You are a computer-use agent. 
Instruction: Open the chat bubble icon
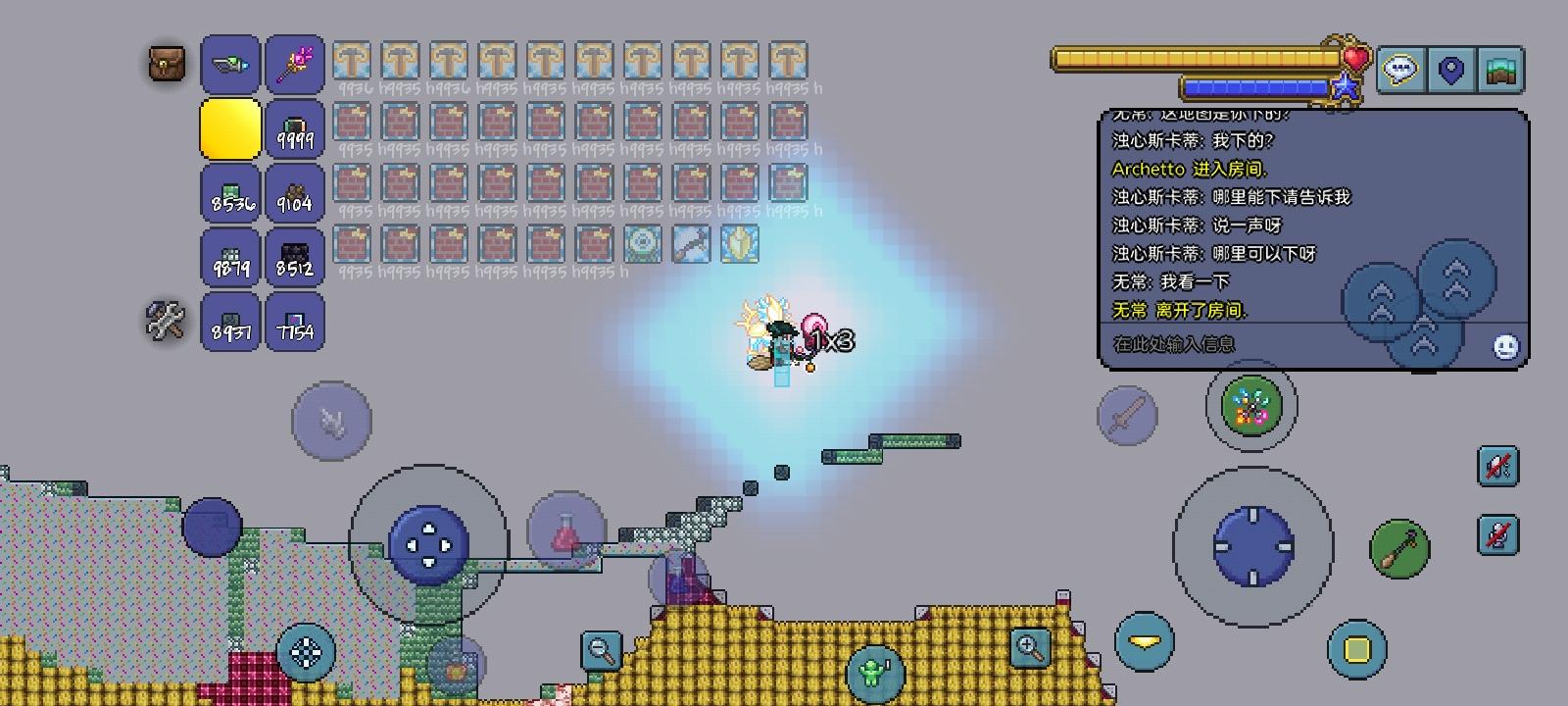click(1401, 69)
